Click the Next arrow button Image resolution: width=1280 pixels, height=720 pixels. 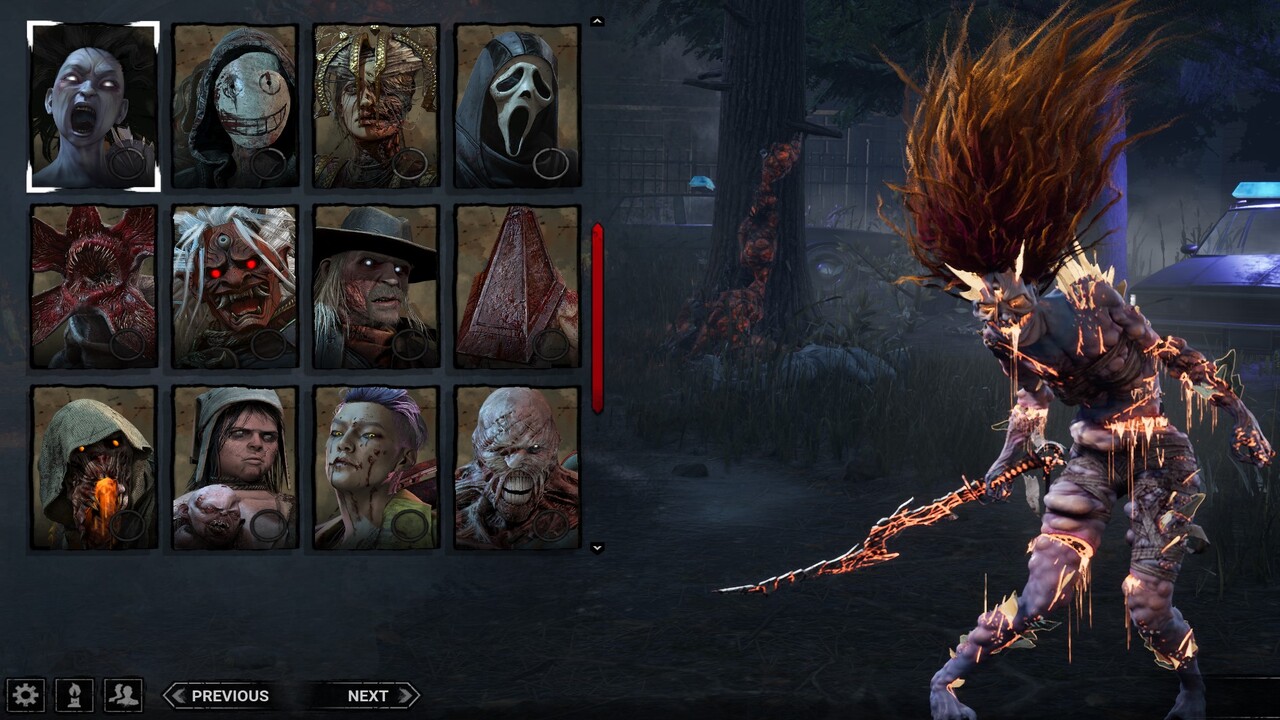368,694
